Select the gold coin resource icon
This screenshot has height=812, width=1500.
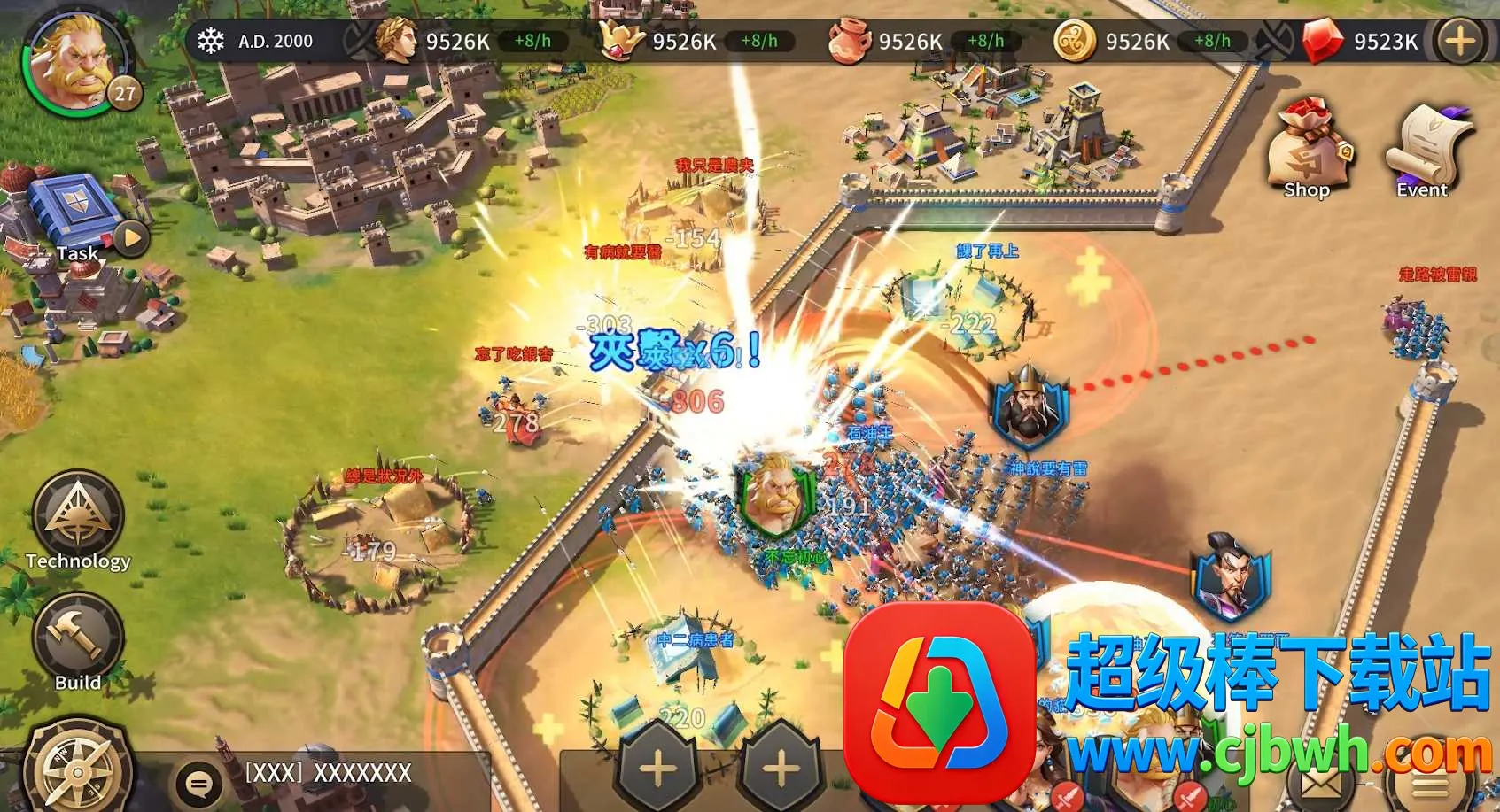(1075, 42)
